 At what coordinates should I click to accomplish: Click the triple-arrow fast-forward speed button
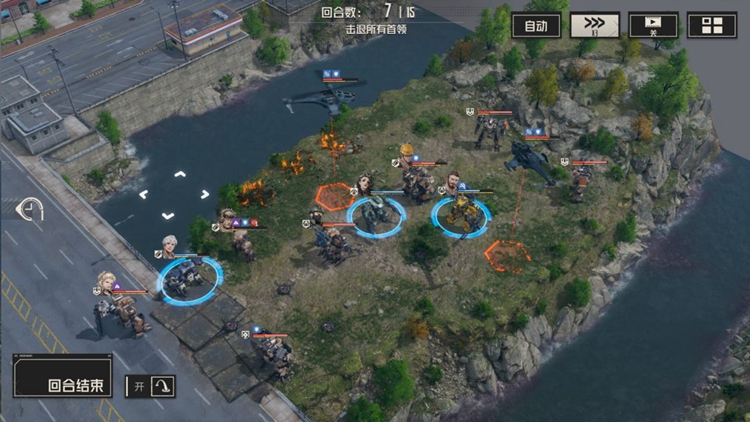tap(594, 26)
